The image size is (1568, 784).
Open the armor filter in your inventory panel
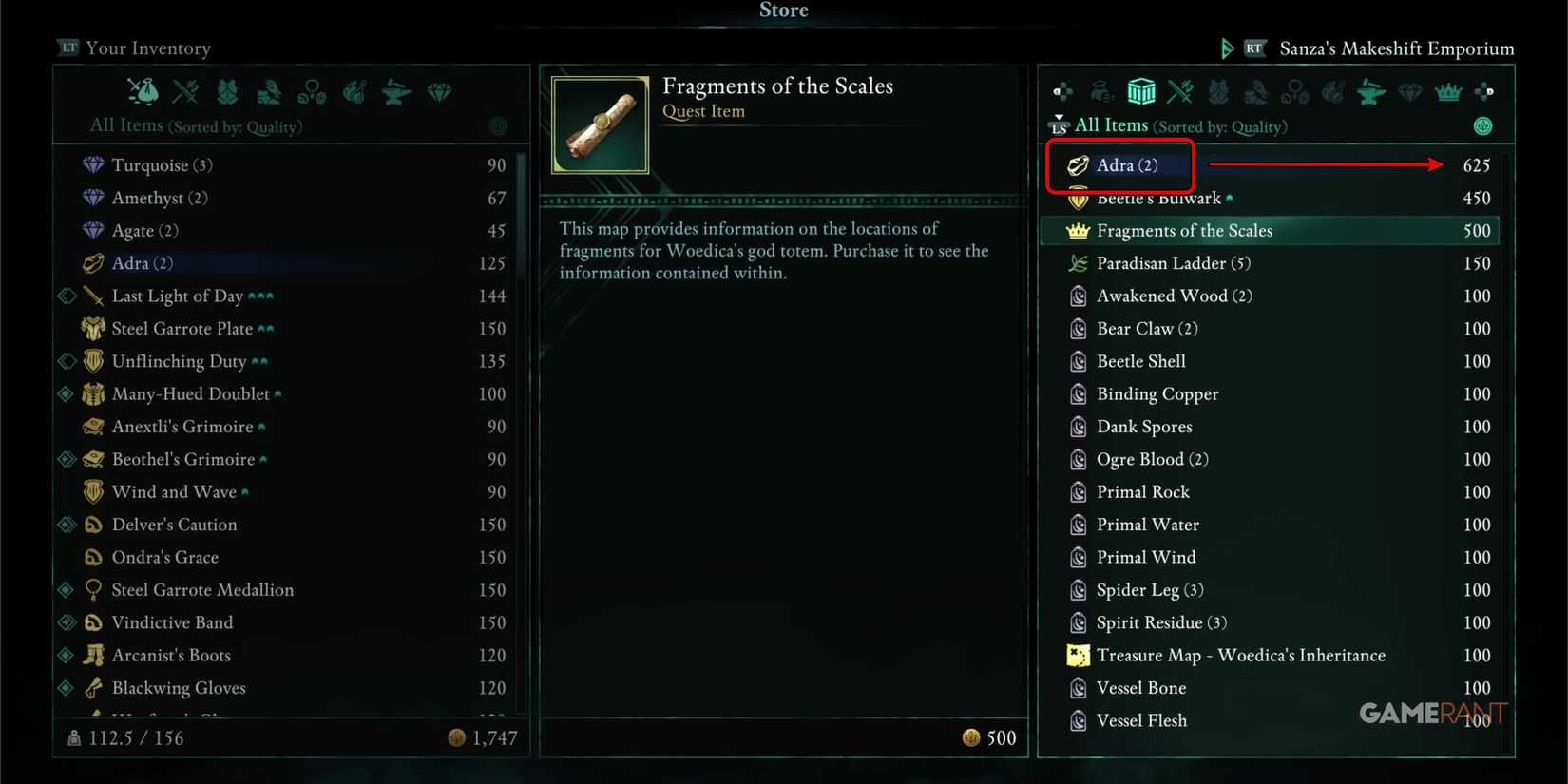227,91
